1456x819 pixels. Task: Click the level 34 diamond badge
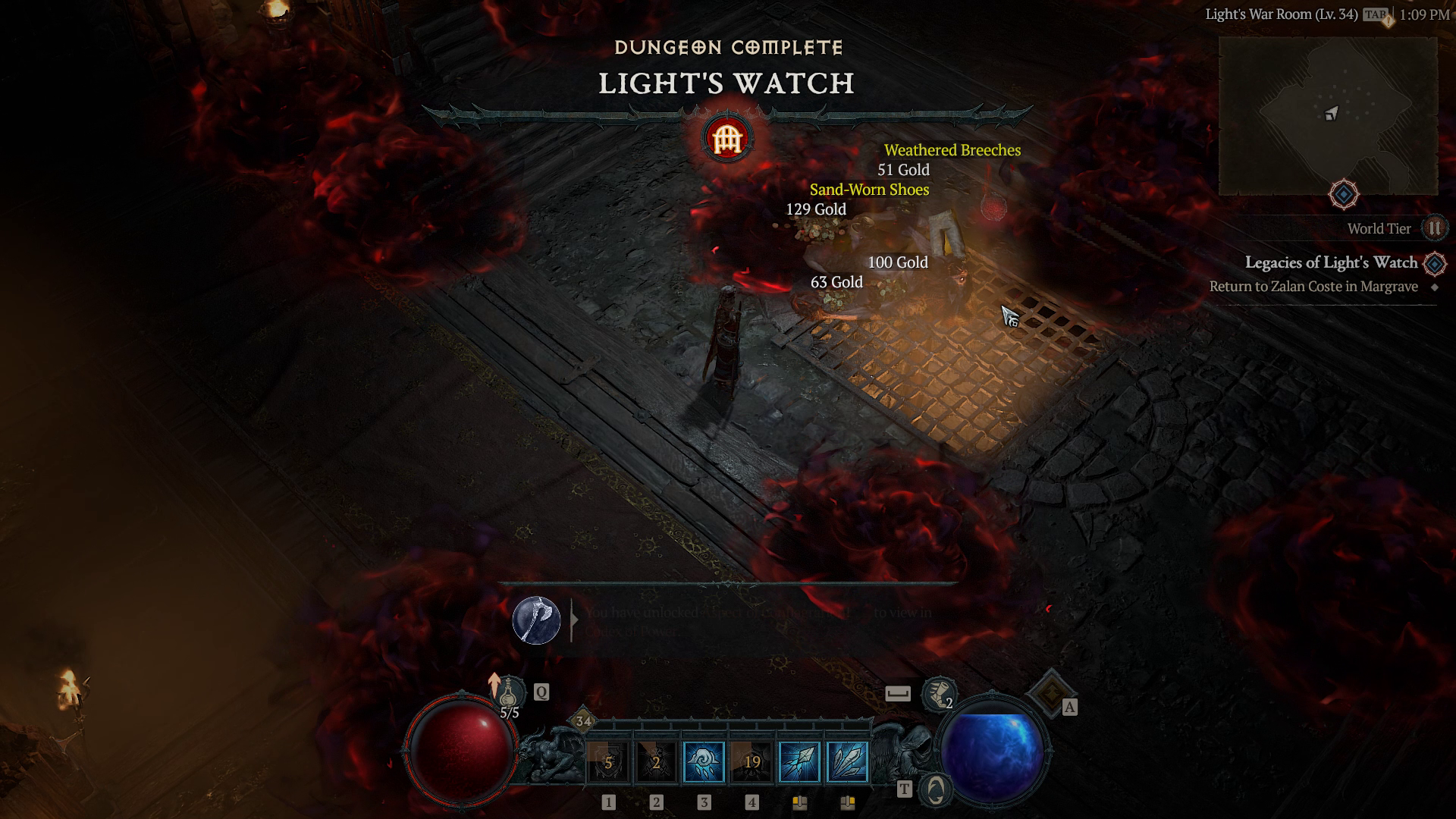(582, 719)
